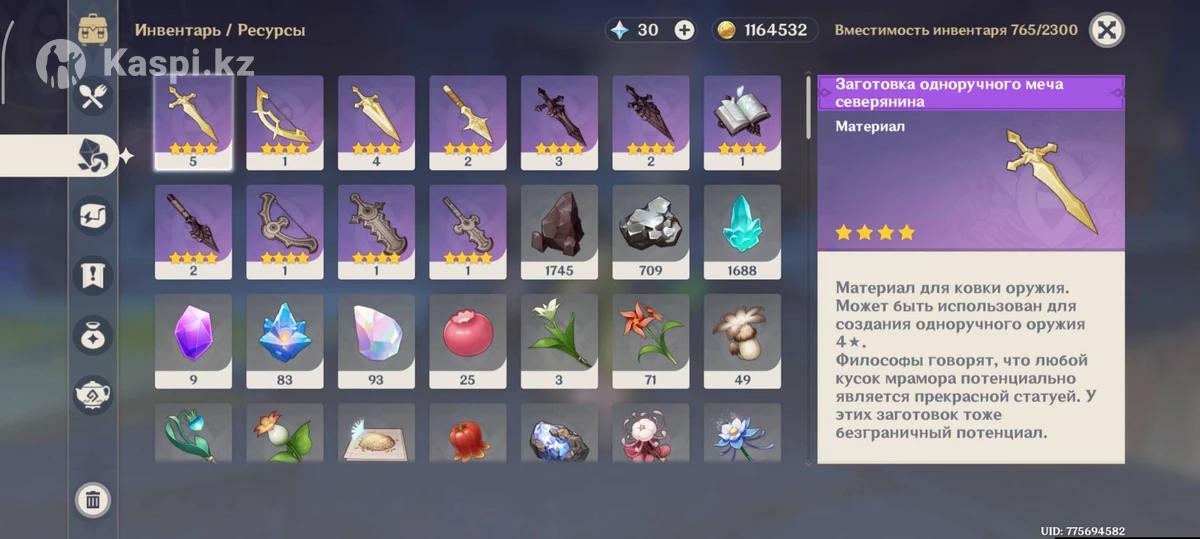Select the blue crystal flower stack of 83
Image resolution: width=1200 pixels, height=539 pixels.
point(284,340)
